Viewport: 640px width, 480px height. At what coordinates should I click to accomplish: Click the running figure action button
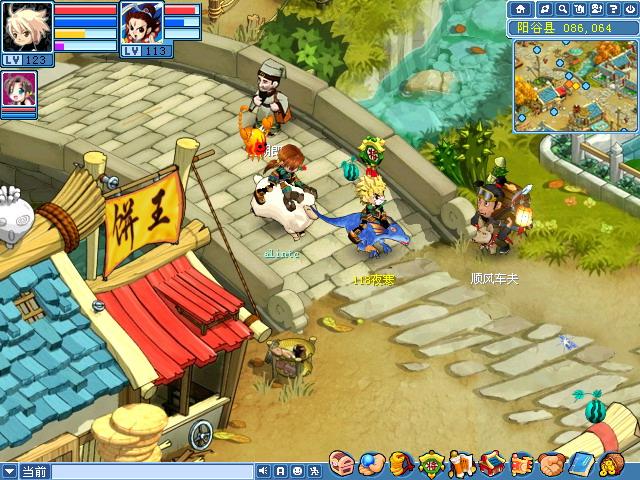(313, 471)
